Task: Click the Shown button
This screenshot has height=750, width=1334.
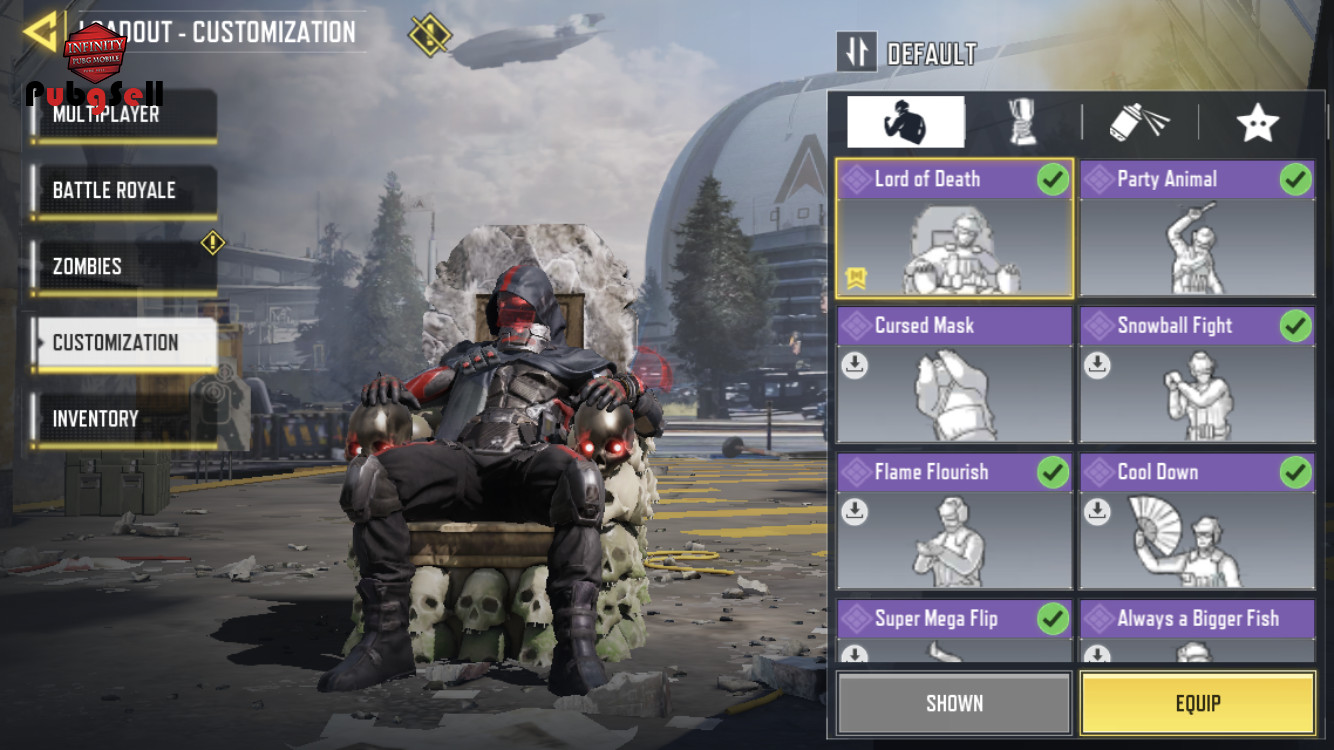Action: 954,703
